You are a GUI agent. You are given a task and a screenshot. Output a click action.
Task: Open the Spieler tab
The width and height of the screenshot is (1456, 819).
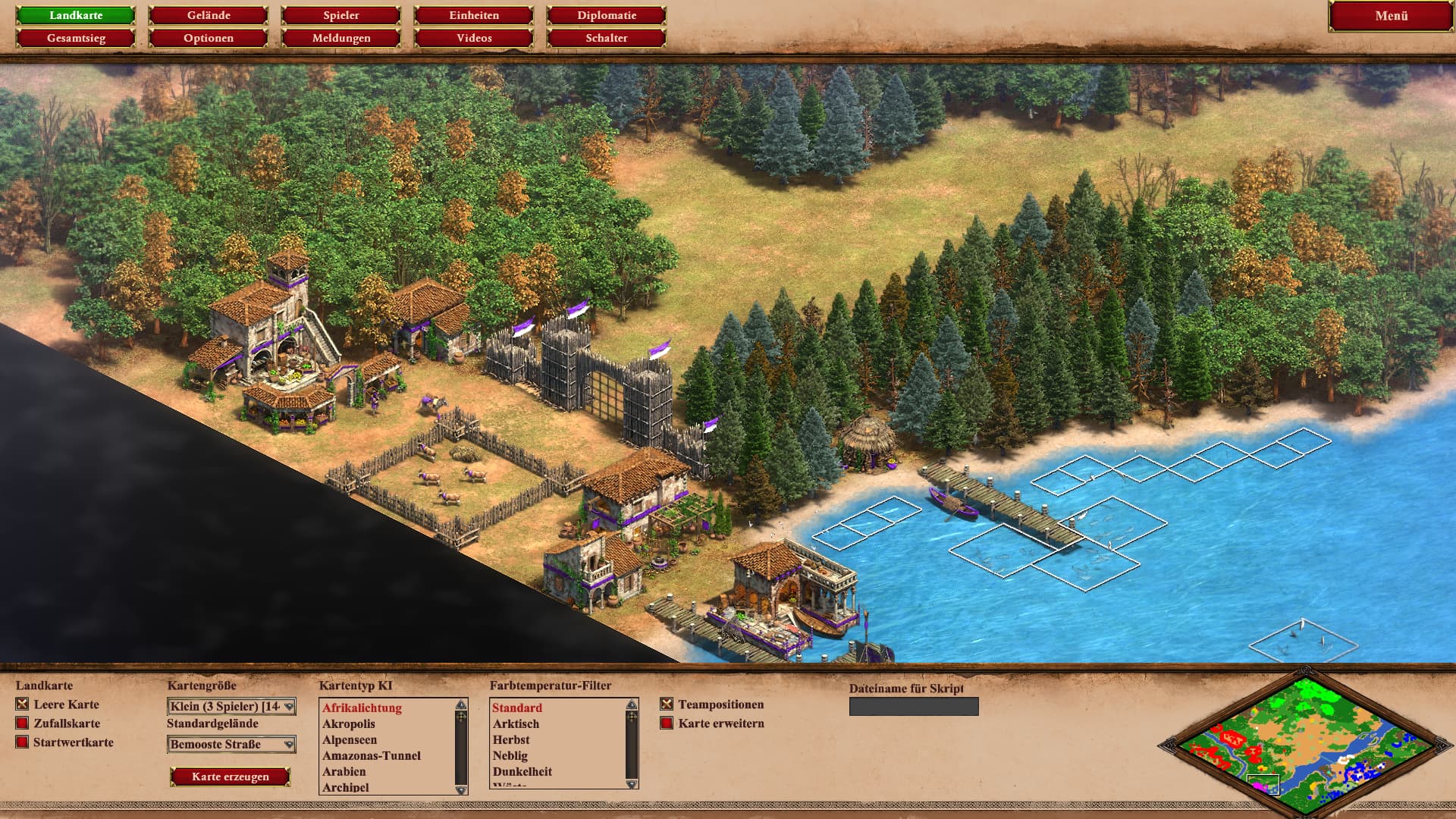tap(341, 15)
